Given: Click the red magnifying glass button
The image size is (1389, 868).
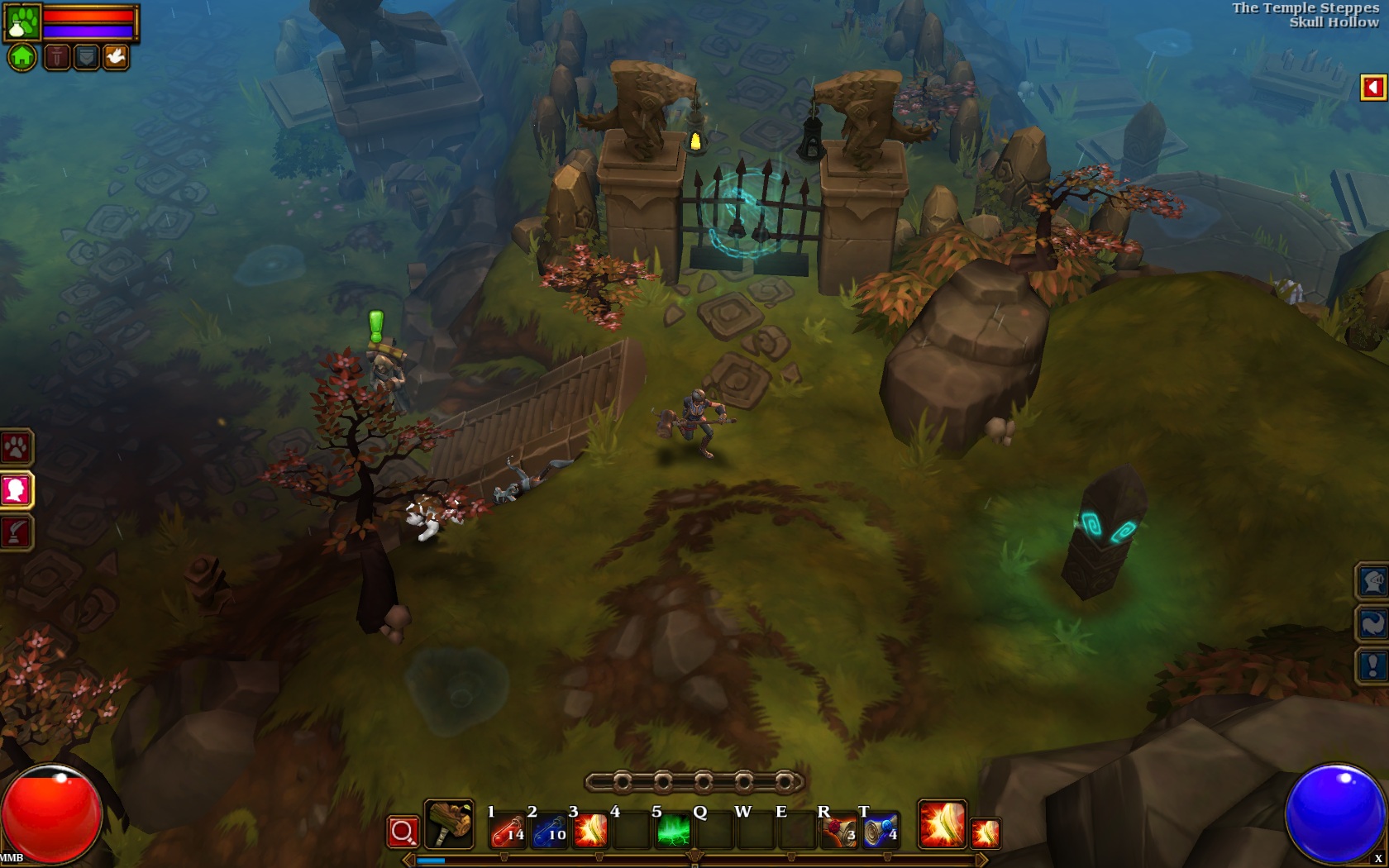Looking at the screenshot, I should (403, 832).
